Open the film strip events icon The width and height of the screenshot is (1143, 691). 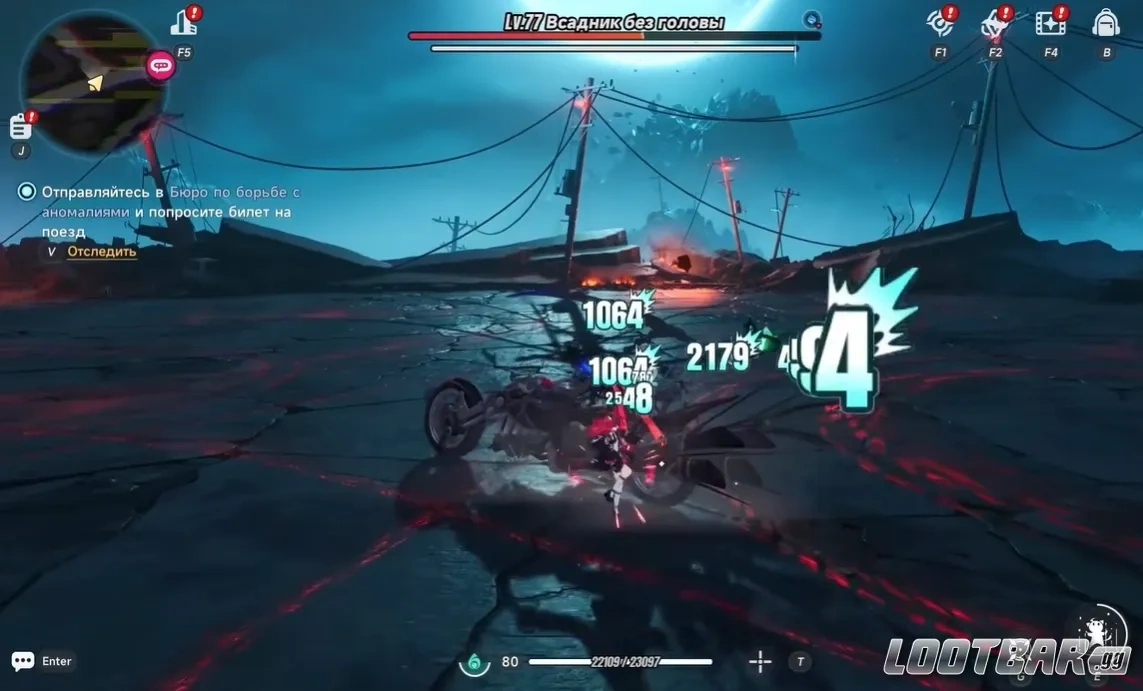point(1049,22)
